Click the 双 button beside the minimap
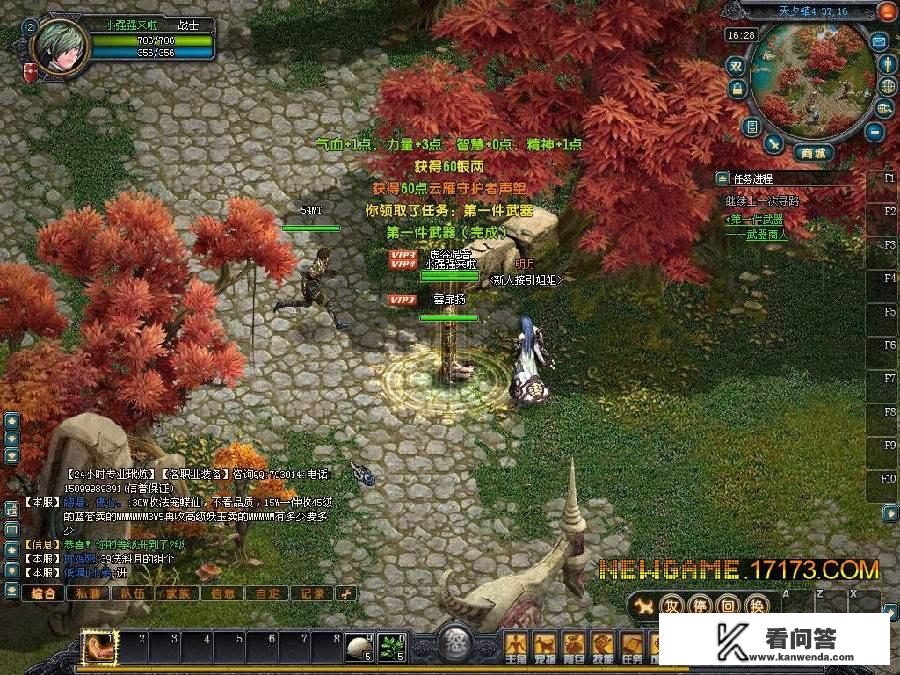The height and width of the screenshot is (675, 900). pyautogui.click(x=736, y=64)
